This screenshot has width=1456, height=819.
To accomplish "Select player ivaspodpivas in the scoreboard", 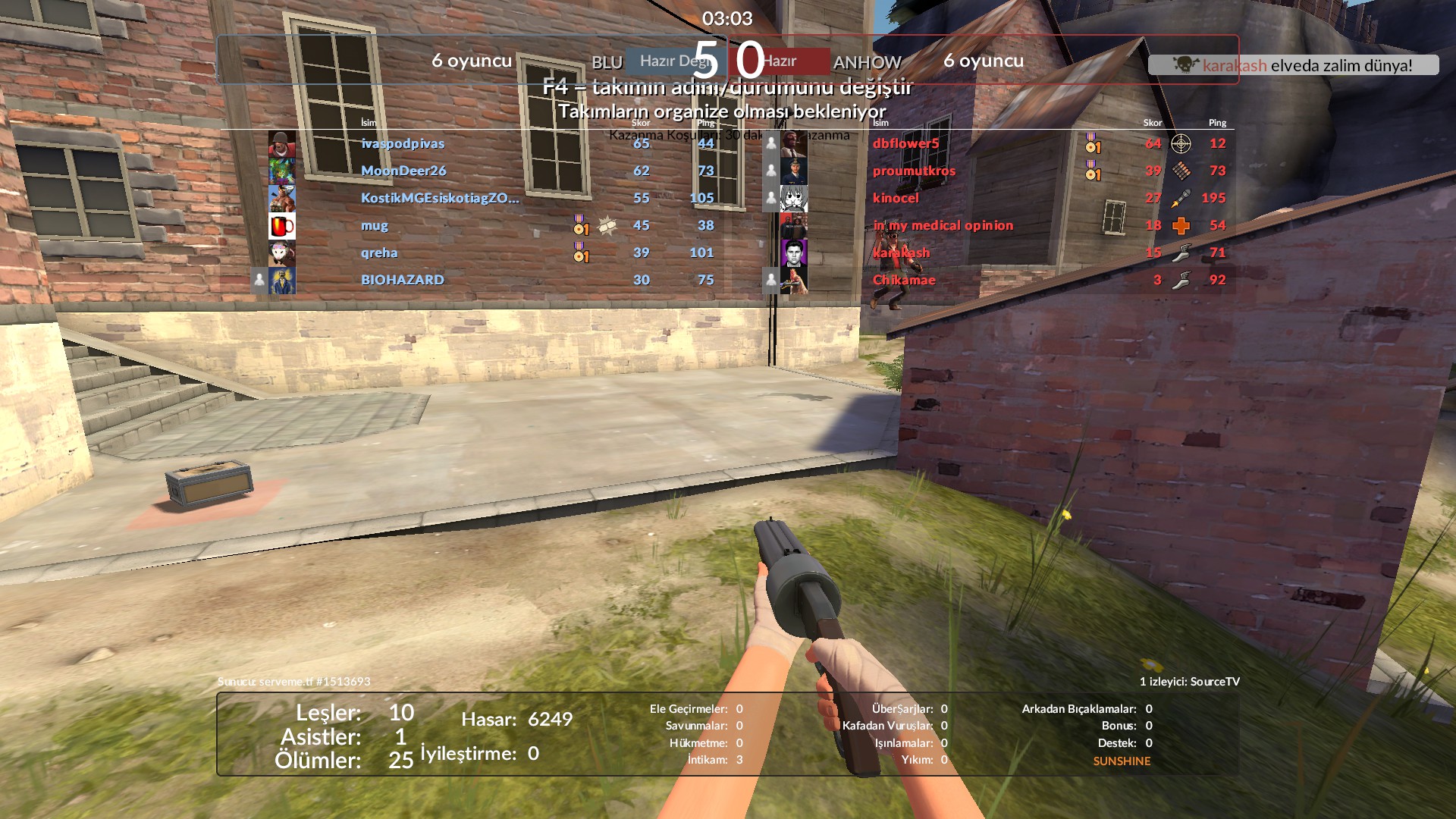I will click(403, 143).
